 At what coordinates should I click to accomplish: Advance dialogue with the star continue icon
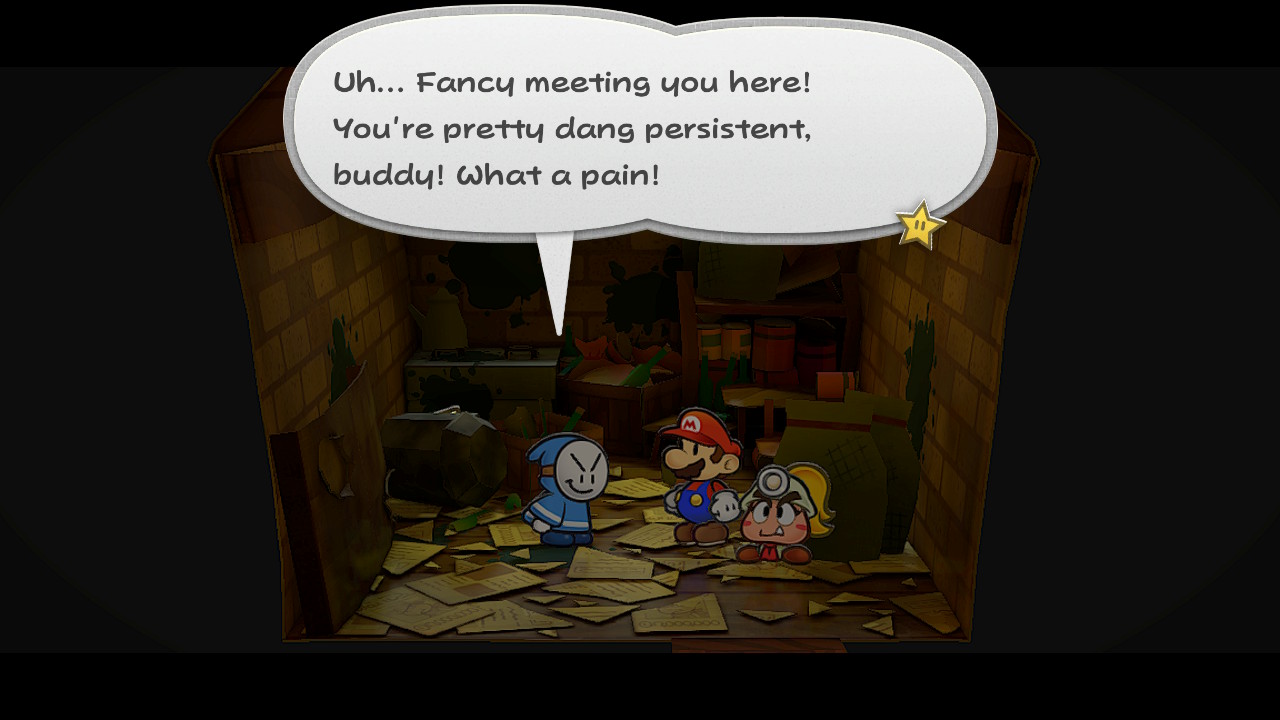pos(920,226)
